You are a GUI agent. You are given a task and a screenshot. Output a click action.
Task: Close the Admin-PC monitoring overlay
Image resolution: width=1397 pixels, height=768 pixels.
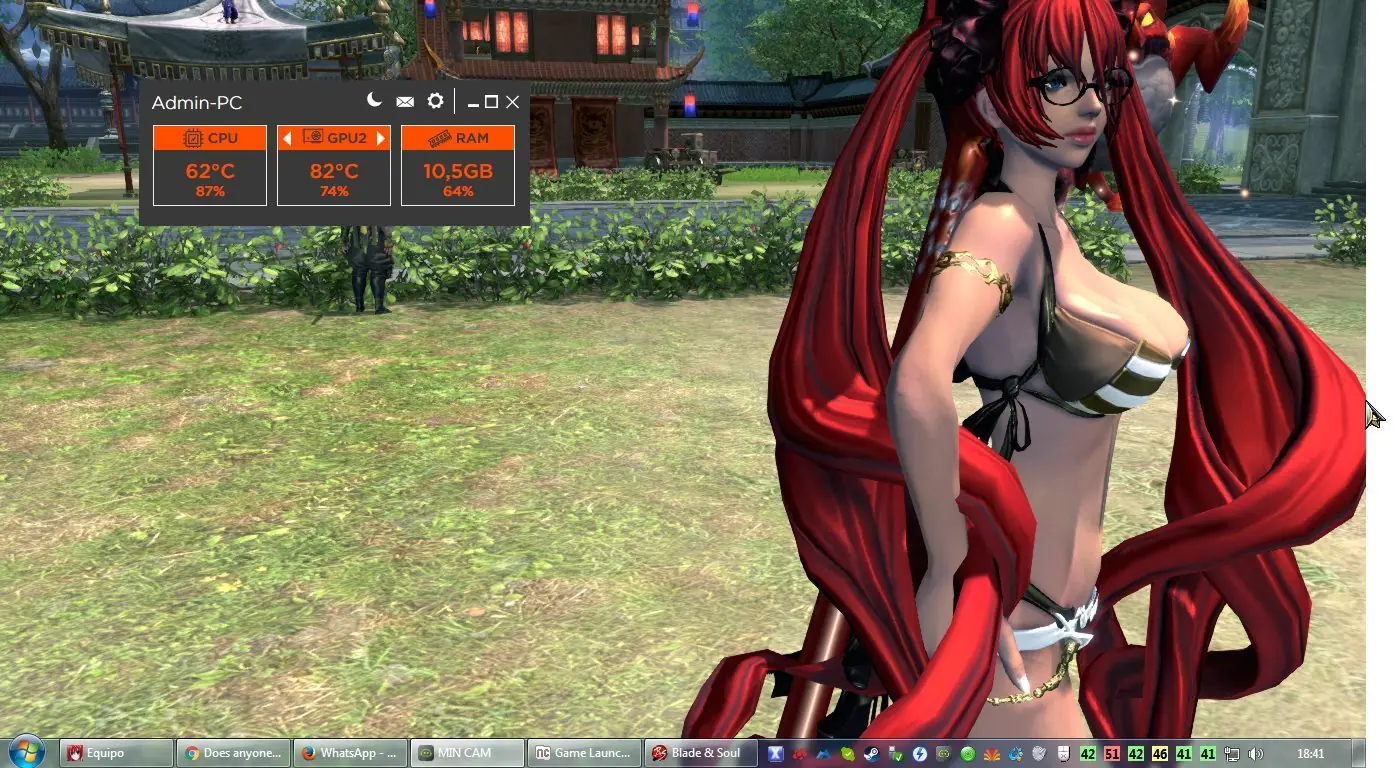coord(513,102)
